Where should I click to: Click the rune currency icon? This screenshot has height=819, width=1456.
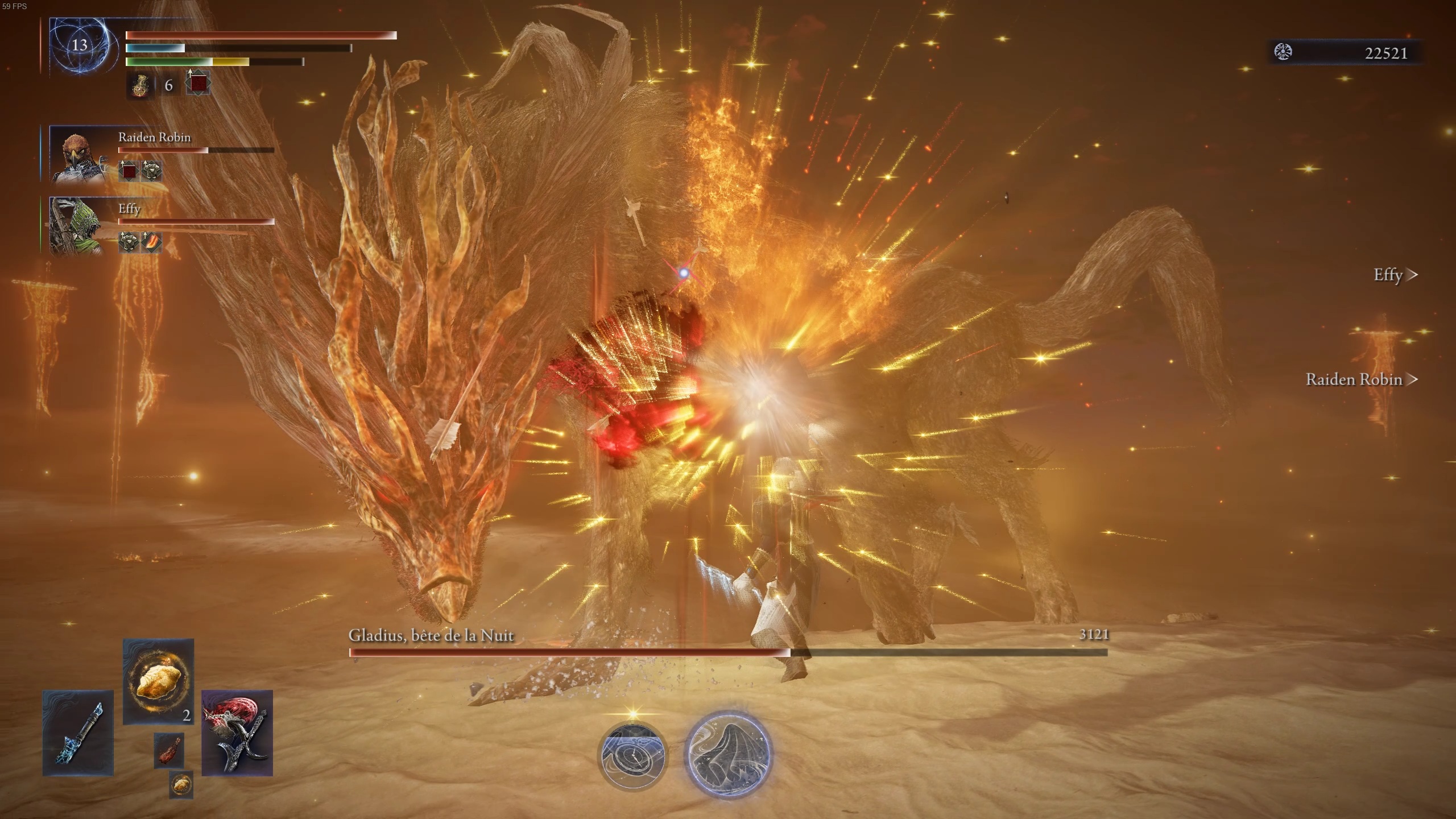1283,52
